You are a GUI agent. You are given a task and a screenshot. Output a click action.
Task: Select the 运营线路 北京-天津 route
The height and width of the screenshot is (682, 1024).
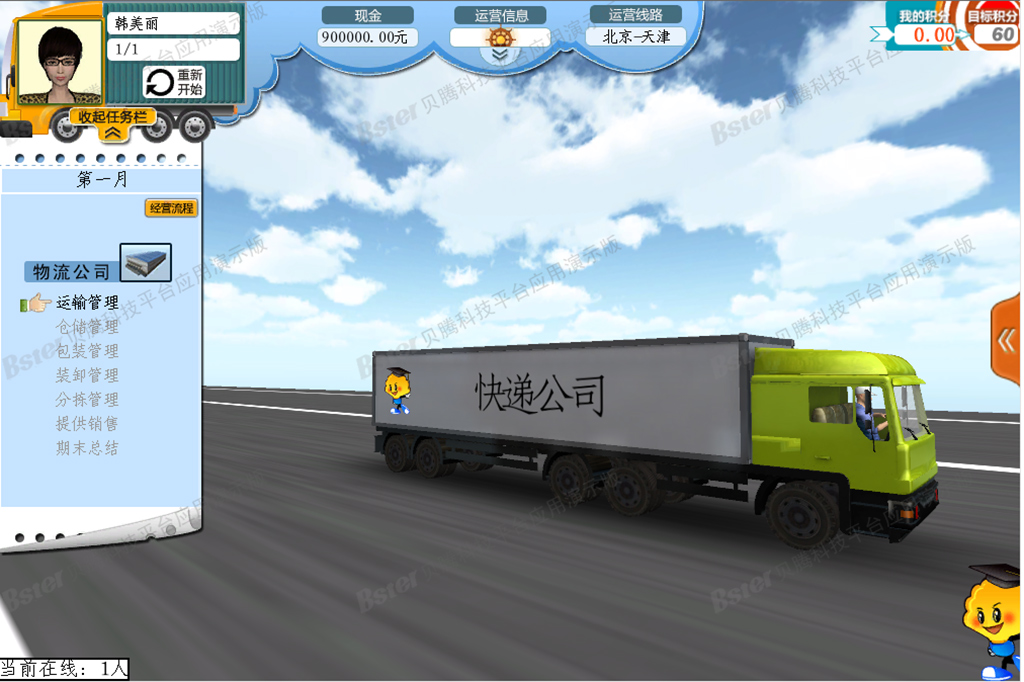point(636,37)
